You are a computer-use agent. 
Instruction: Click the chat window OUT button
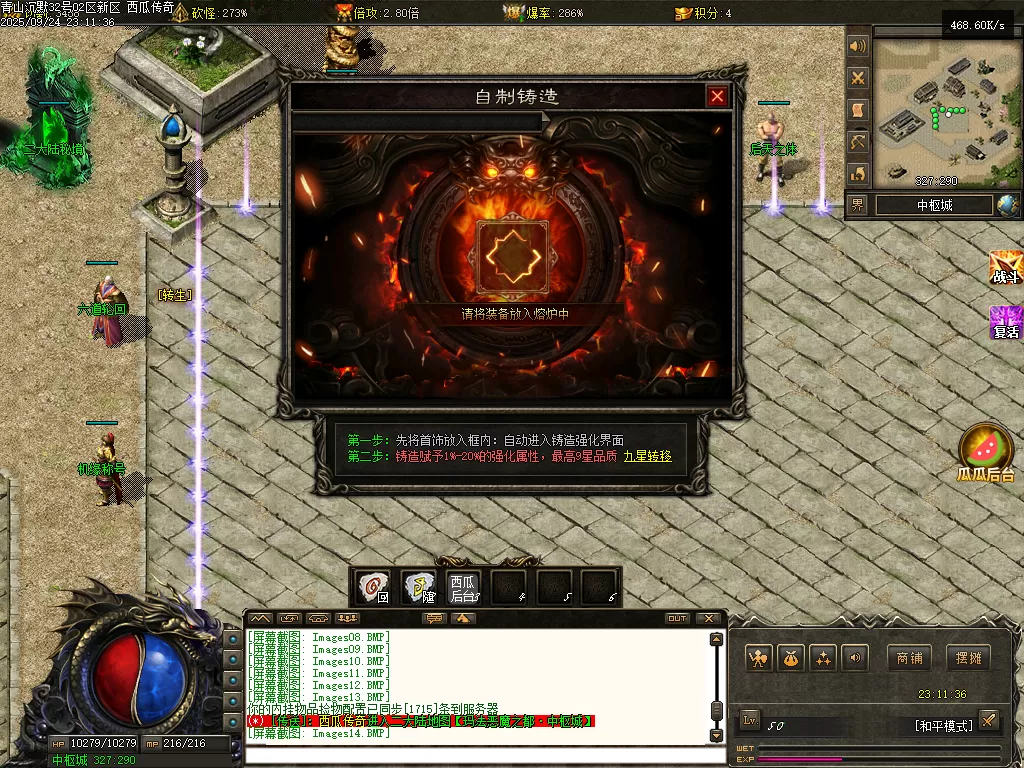[677, 619]
